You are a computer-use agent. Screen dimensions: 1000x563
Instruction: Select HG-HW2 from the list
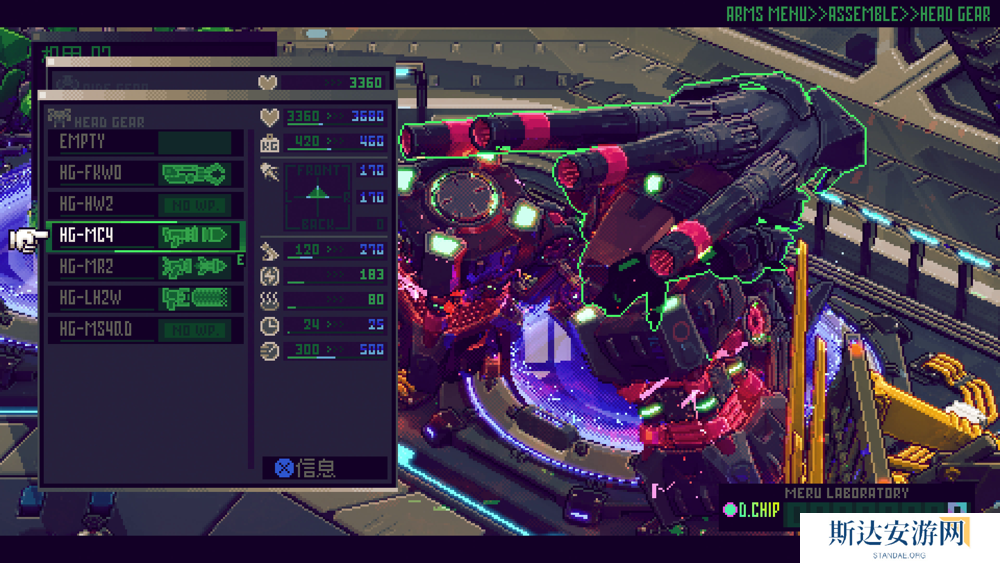tap(145, 205)
